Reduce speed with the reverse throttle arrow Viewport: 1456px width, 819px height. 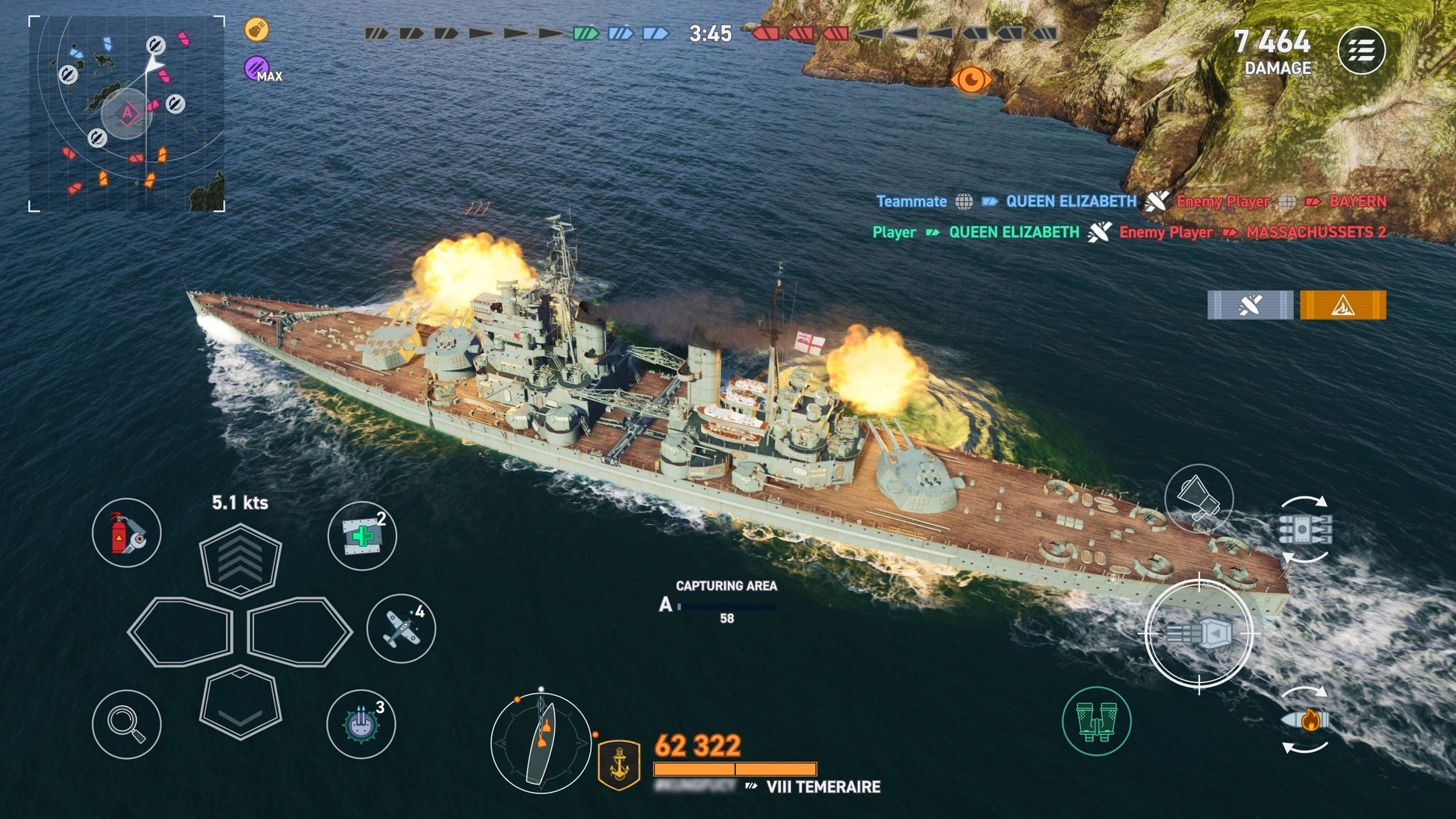[240, 702]
